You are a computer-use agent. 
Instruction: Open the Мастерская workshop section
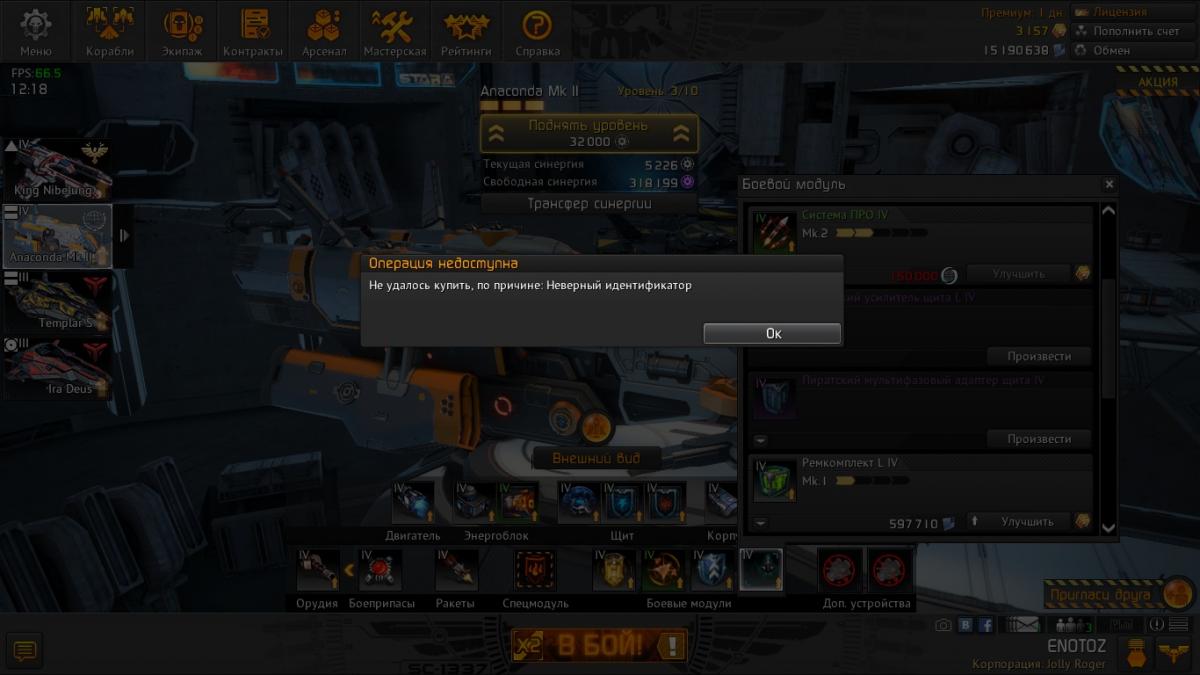(394, 32)
